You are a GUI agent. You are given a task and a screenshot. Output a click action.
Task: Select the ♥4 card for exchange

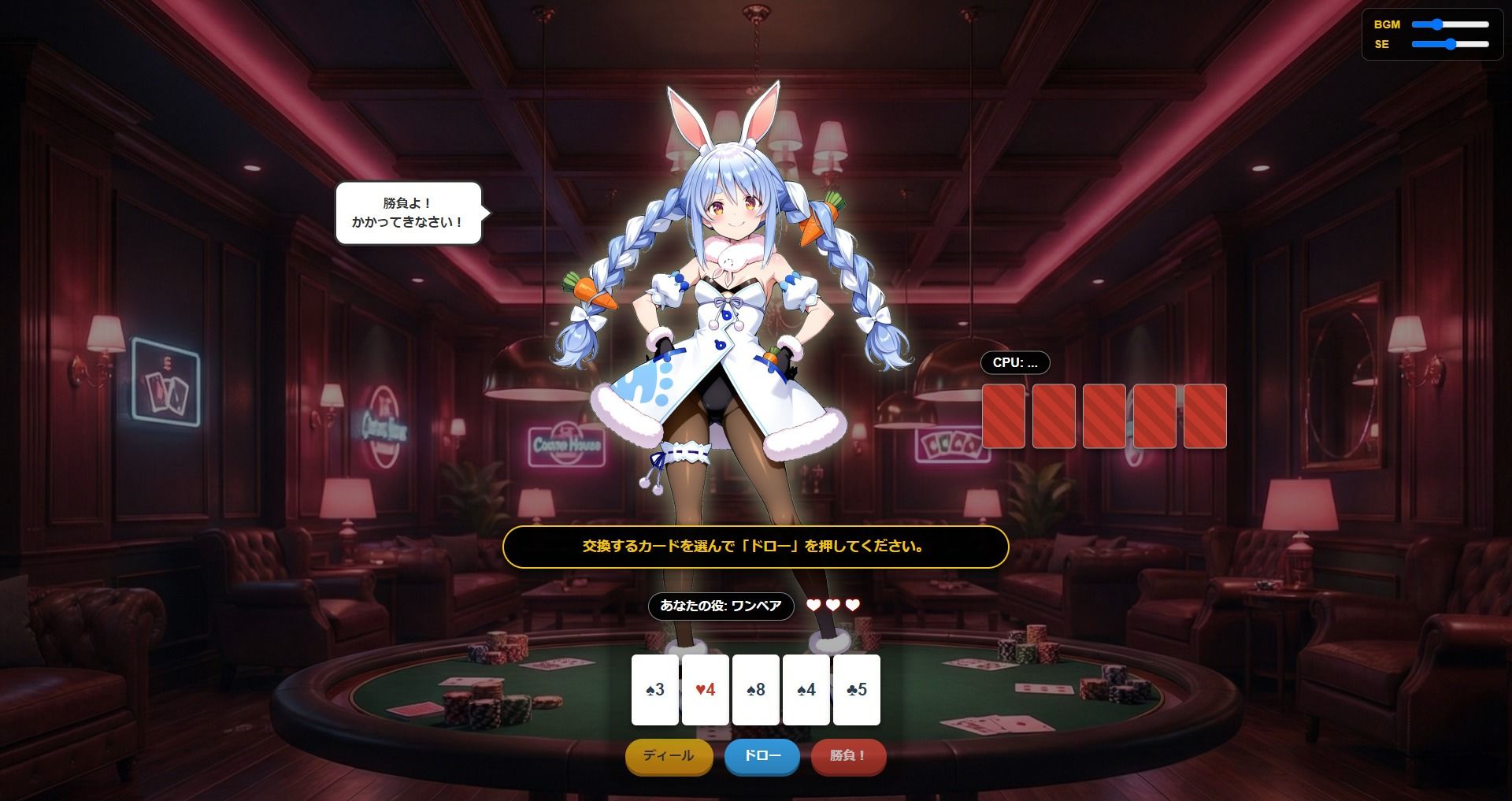pos(705,690)
